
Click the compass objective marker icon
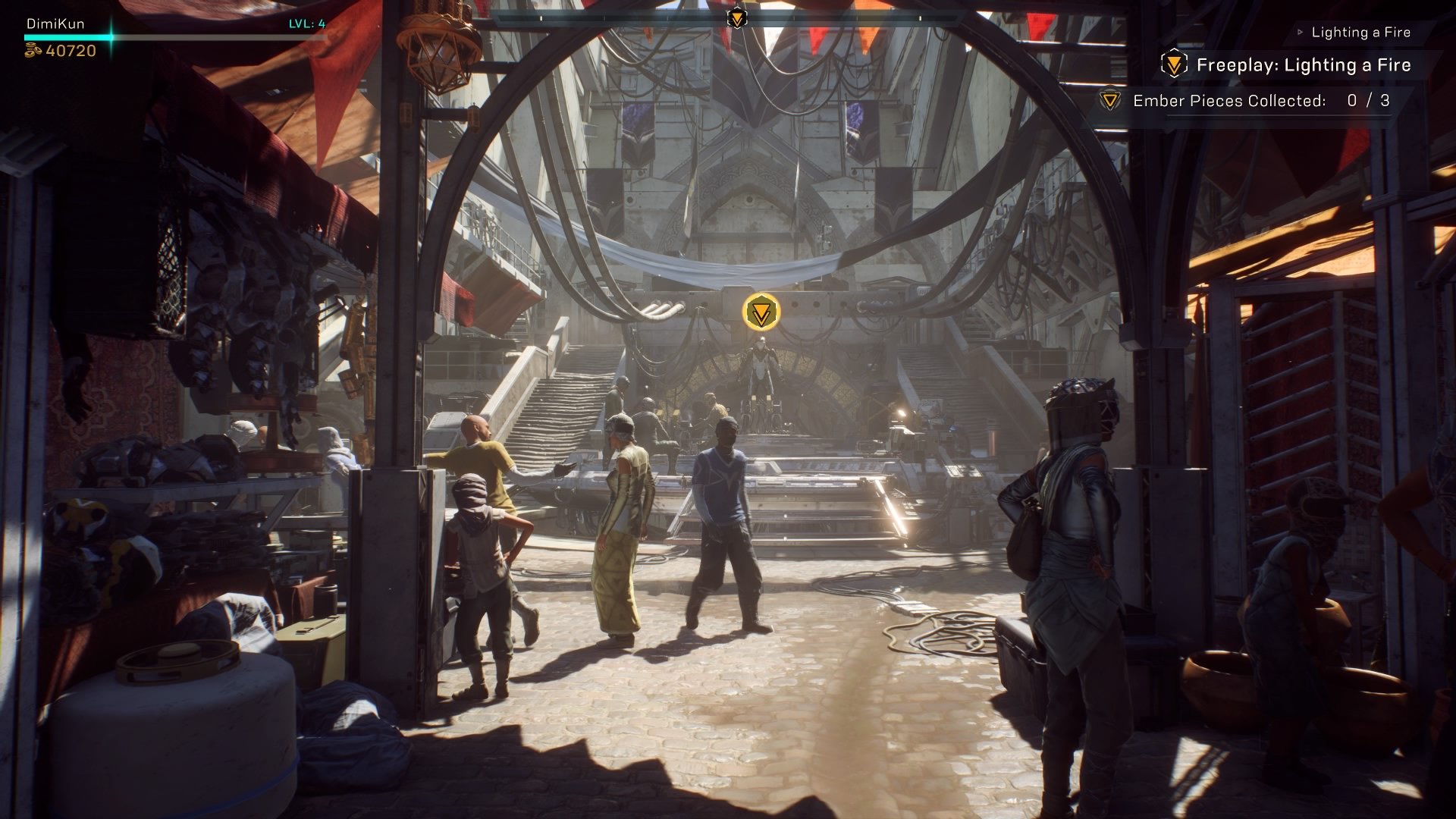click(x=736, y=17)
